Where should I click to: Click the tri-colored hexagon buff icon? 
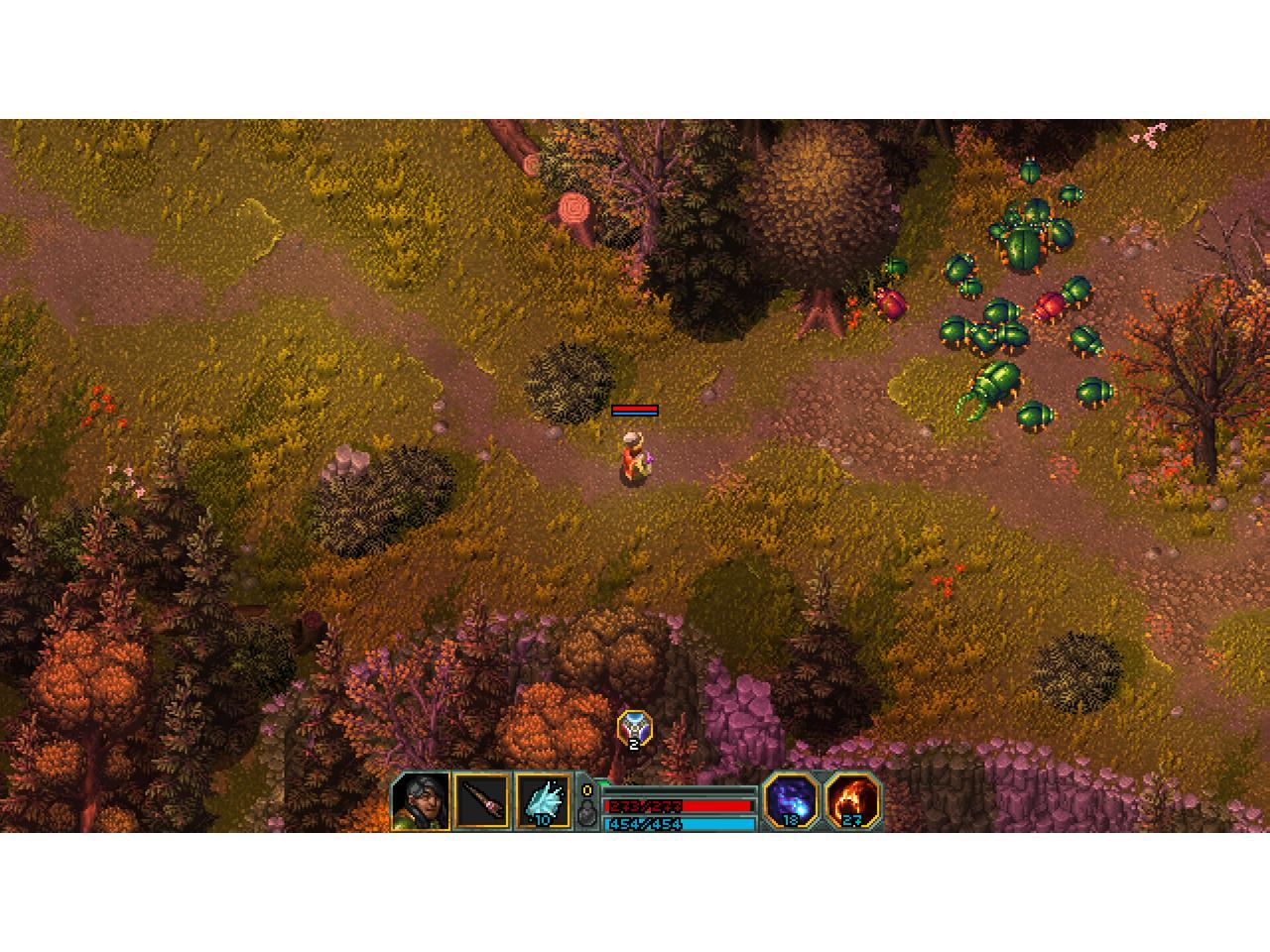coord(634,730)
